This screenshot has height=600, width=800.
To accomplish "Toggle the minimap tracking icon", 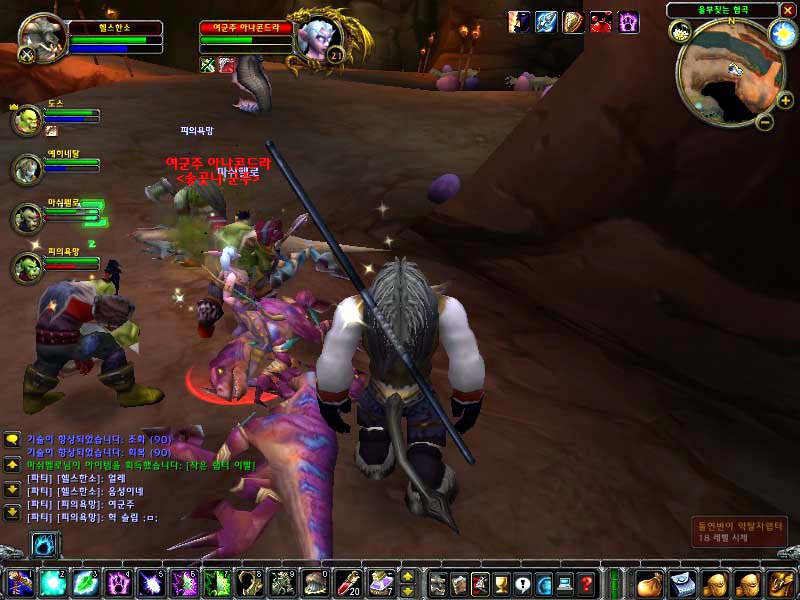I will click(x=680, y=31).
